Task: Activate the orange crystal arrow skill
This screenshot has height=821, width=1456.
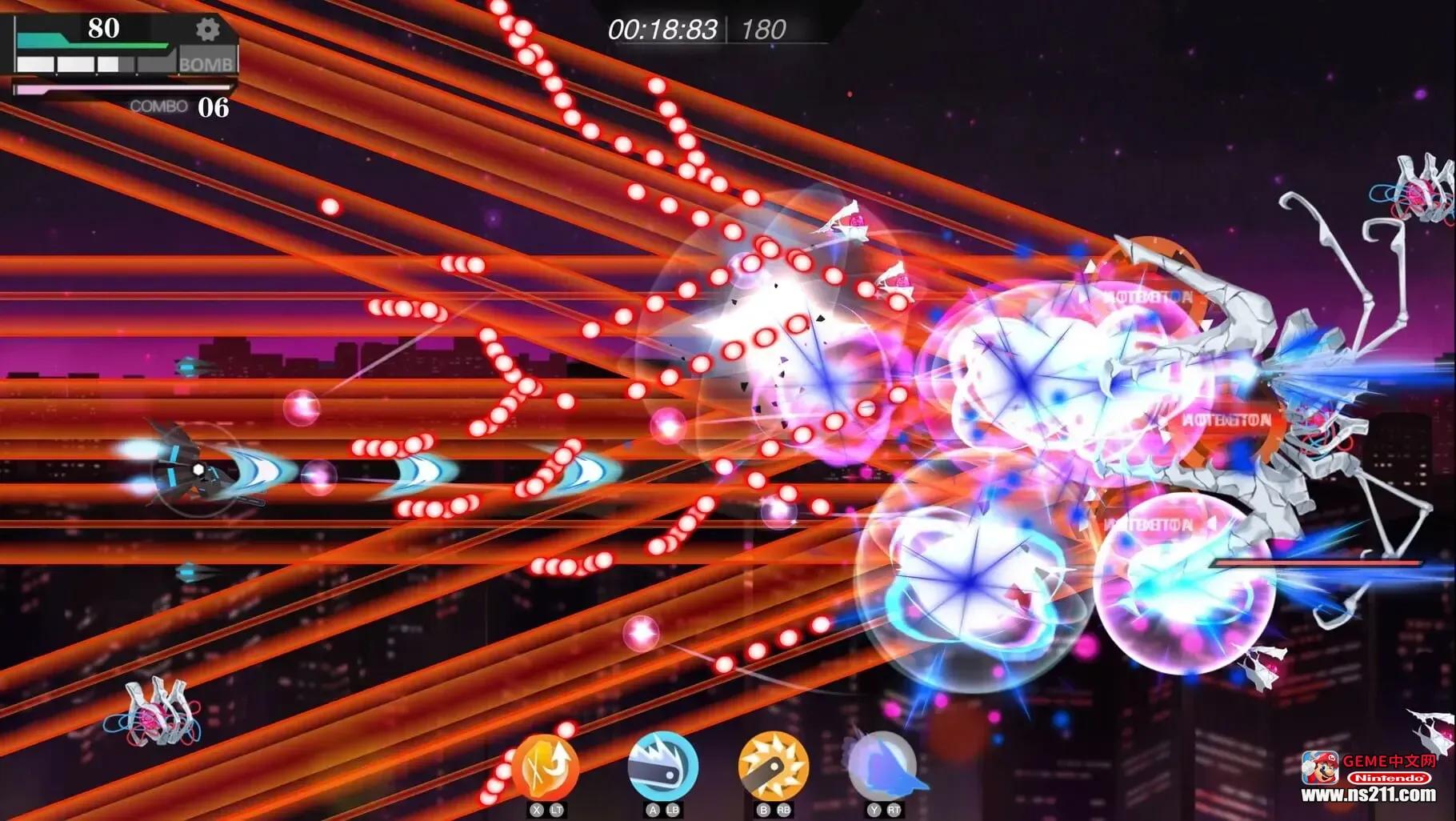Action: coord(546,767)
